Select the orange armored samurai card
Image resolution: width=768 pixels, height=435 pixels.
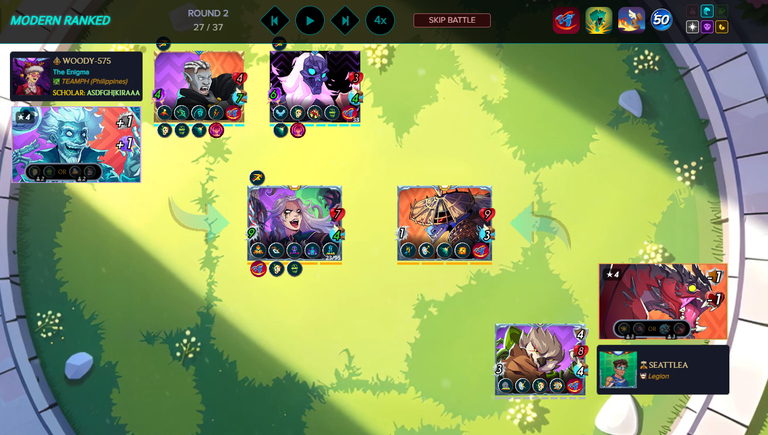pos(445,223)
